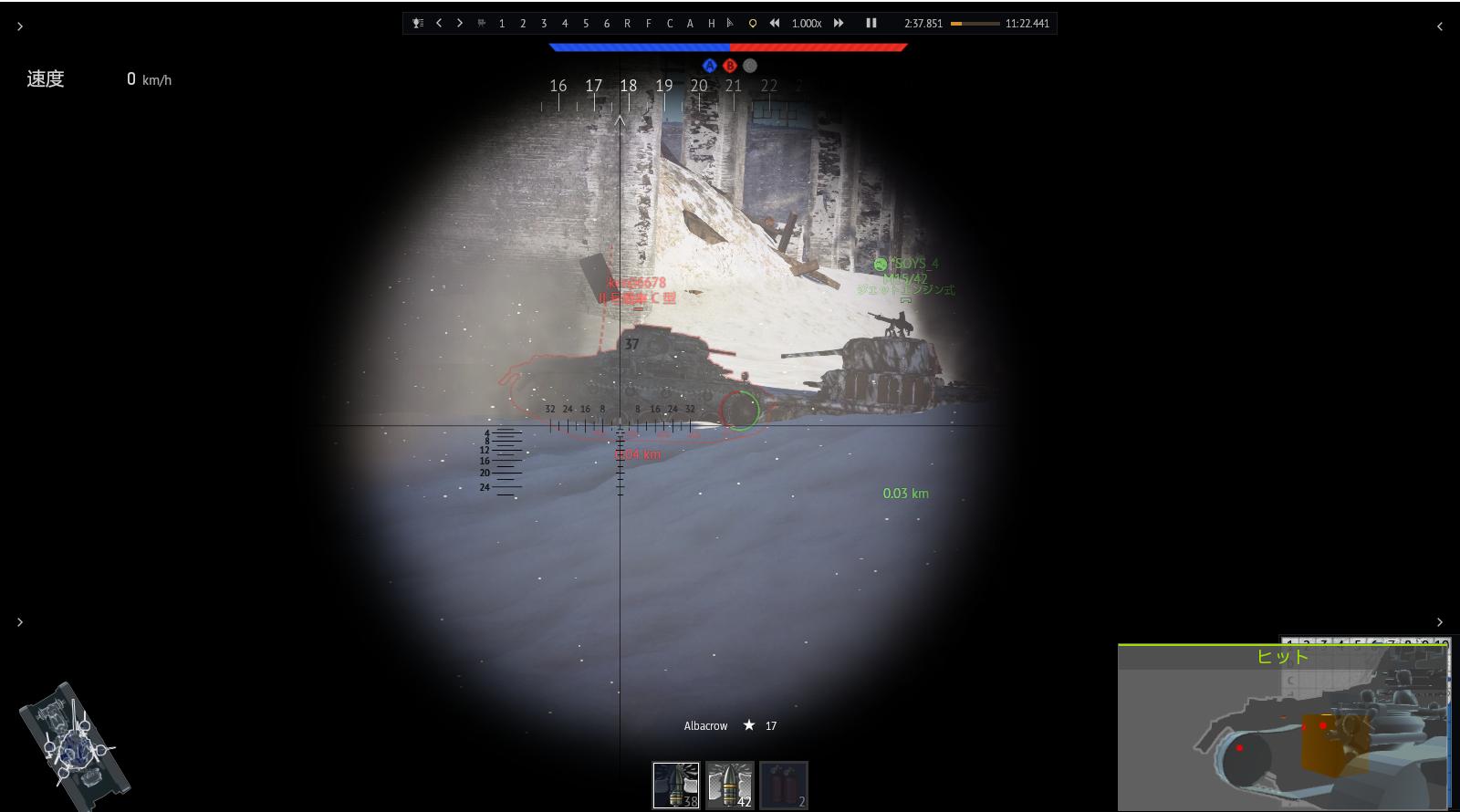The image size is (1460, 812).
Task: Activate the fire extinguisher with 2 charges
Action: [783, 783]
